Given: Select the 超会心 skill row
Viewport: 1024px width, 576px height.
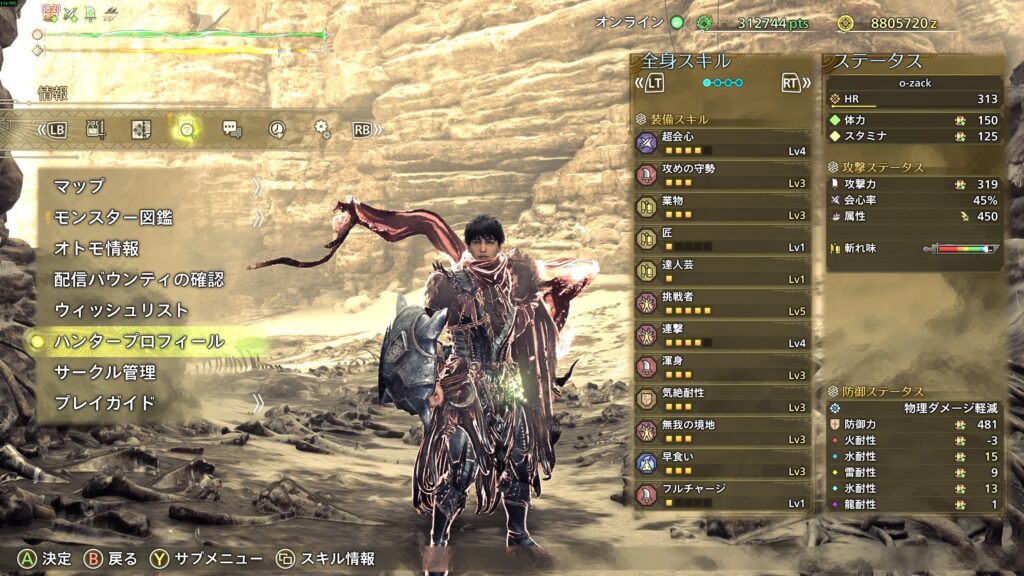Looking at the screenshot, I should [722, 143].
